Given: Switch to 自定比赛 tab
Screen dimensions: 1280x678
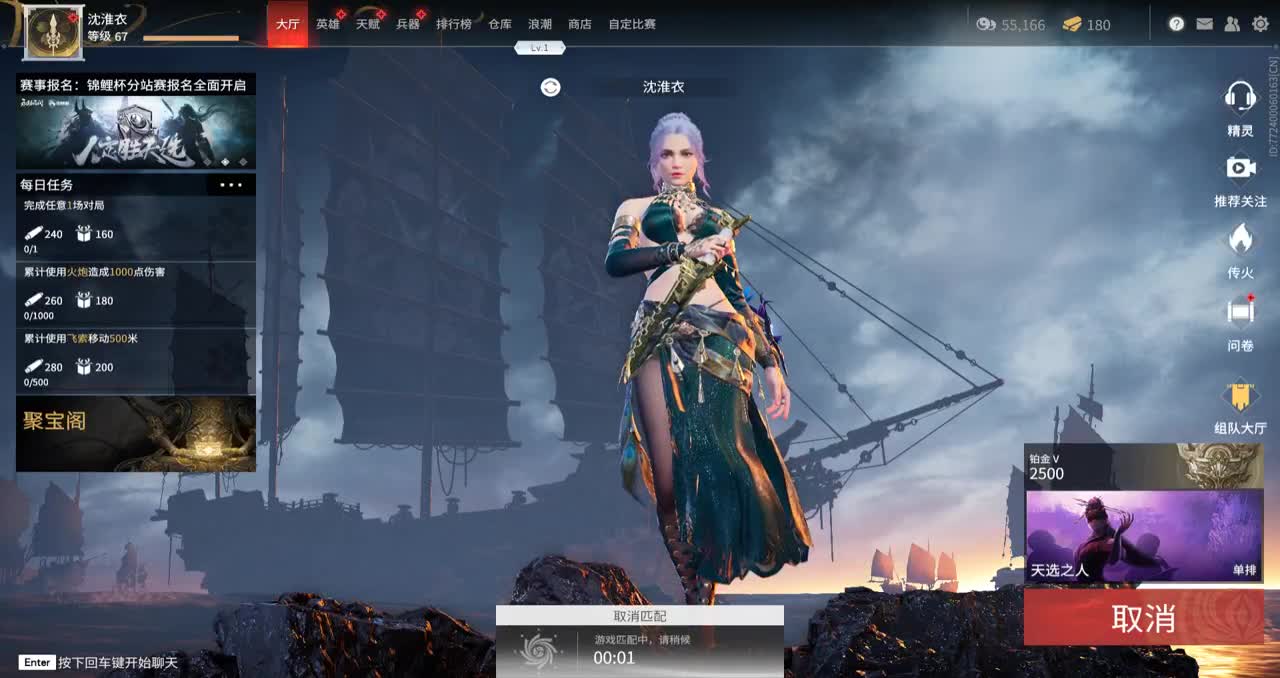Looking at the screenshot, I should click(632, 24).
